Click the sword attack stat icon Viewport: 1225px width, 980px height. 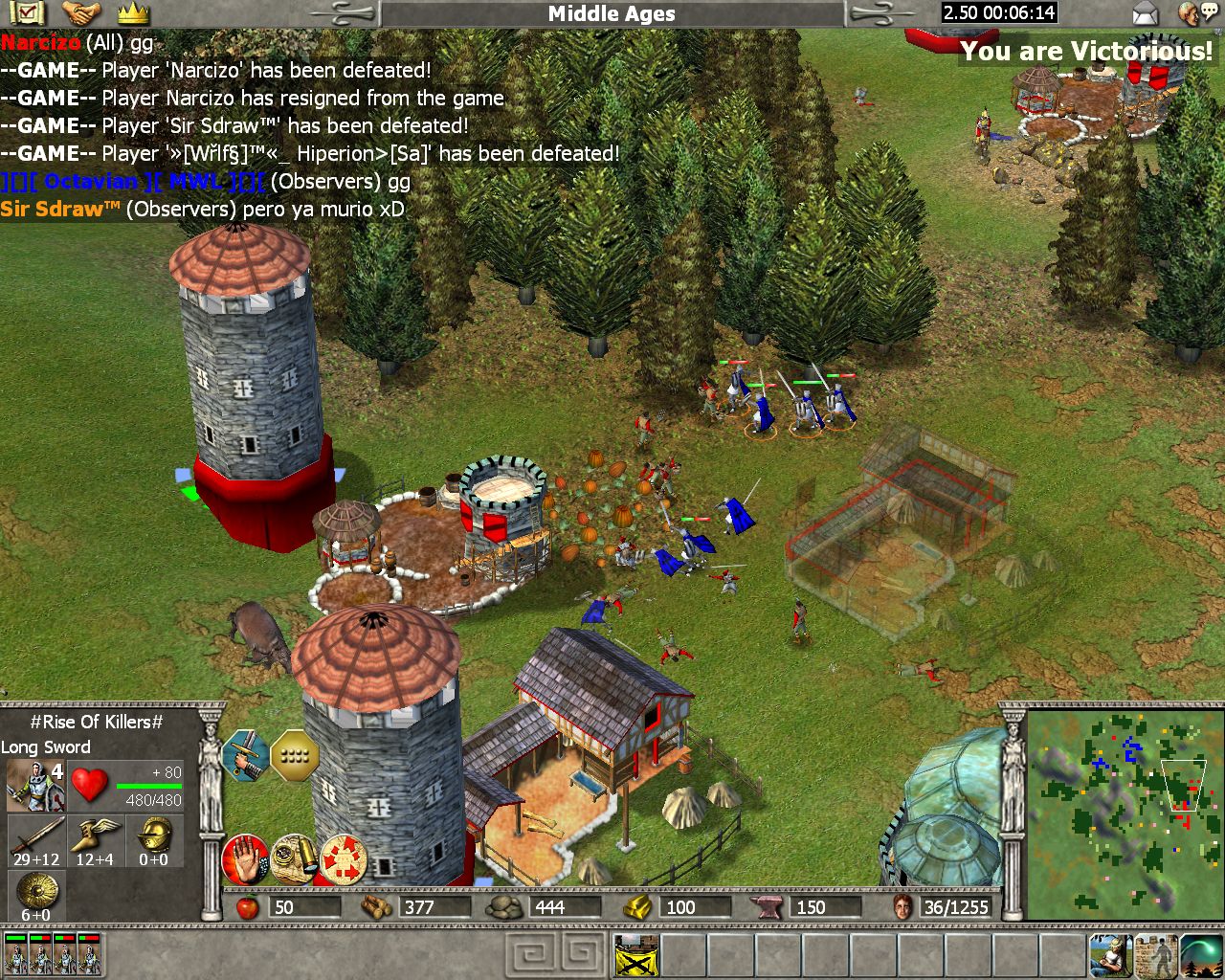pyautogui.click(x=36, y=835)
